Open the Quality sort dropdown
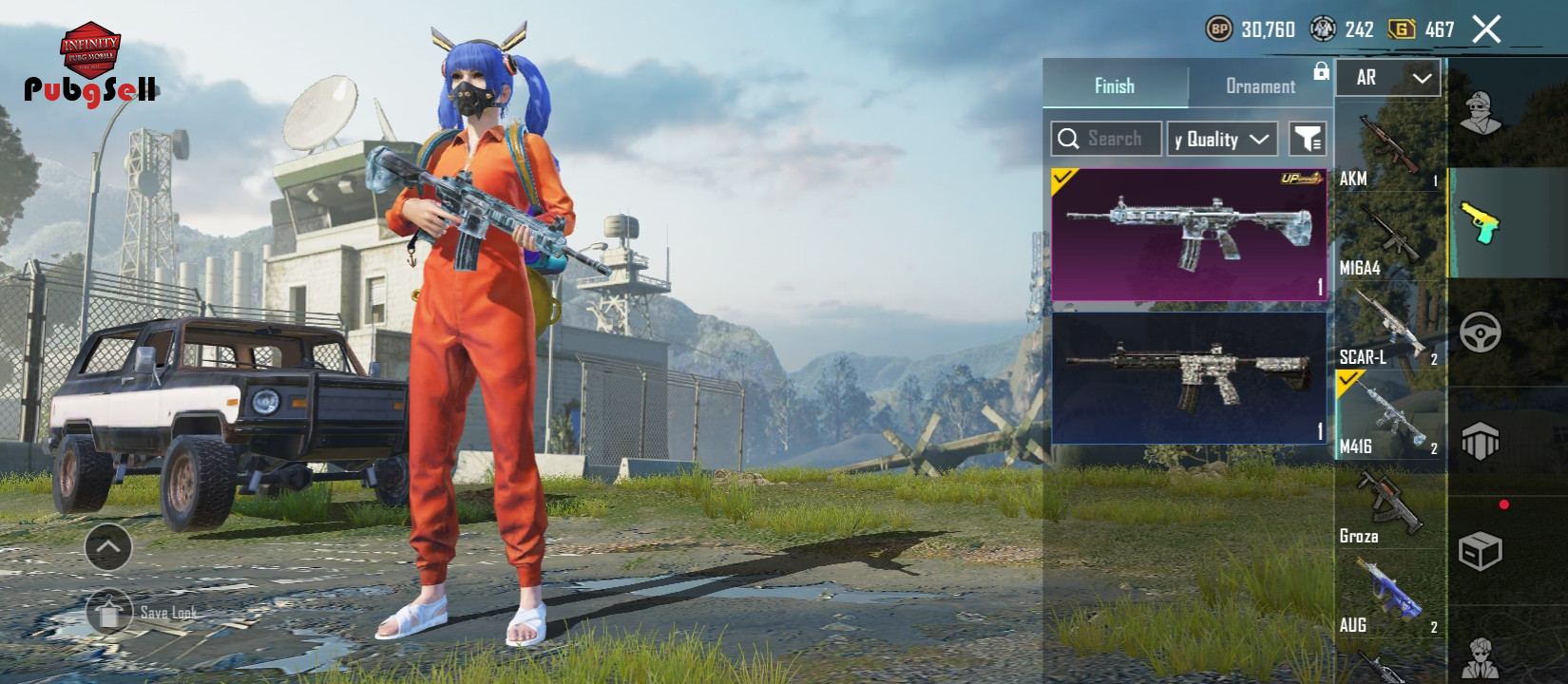 (x=1222, y=139)
